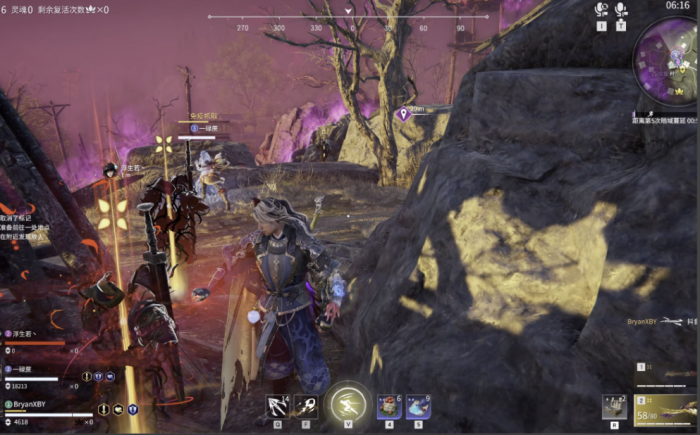Use the blue potion item with count 9
The image size is (700, 435).
[417, 405]
